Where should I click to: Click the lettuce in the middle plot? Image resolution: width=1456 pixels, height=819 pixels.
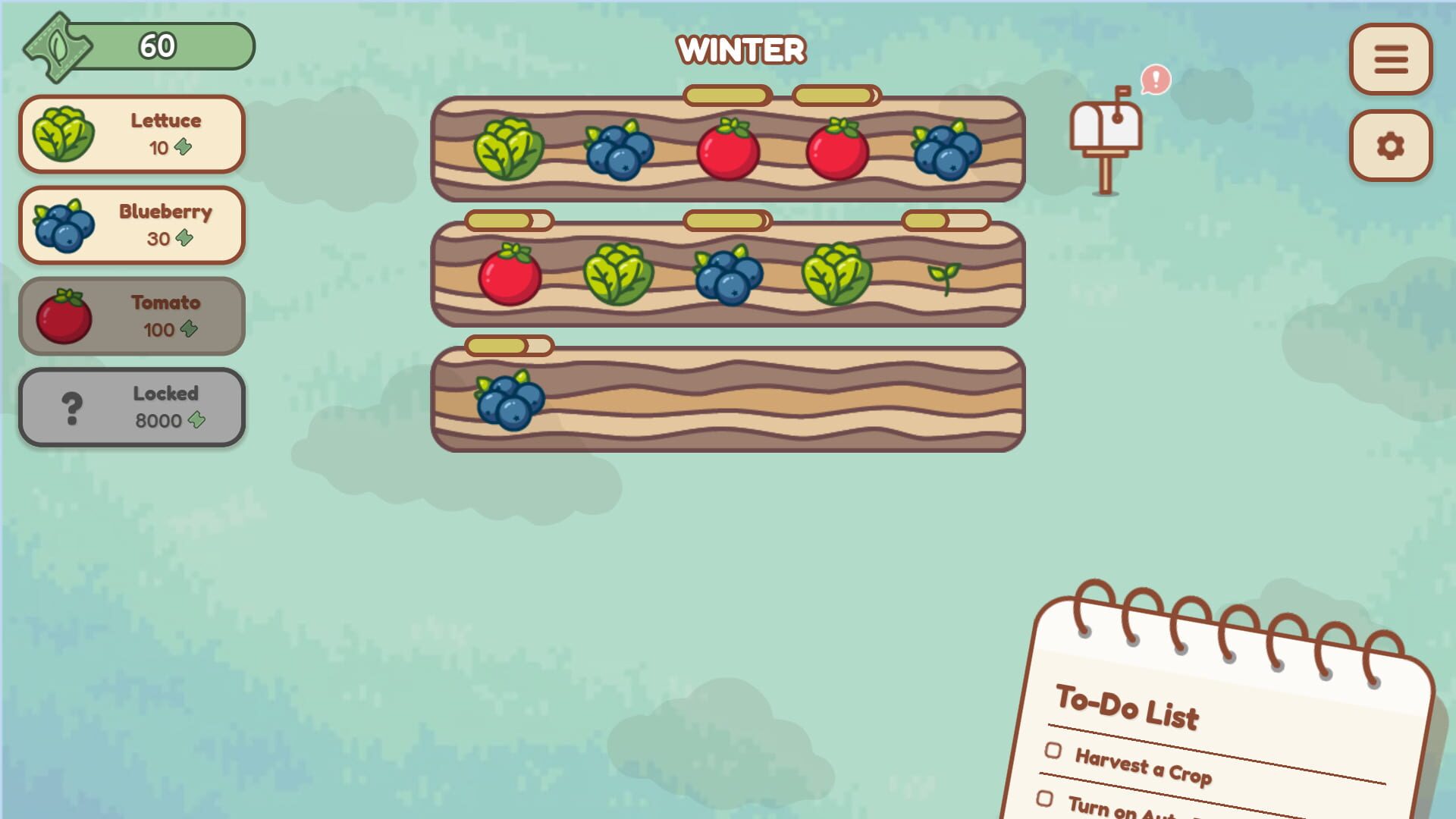point(618,273)
